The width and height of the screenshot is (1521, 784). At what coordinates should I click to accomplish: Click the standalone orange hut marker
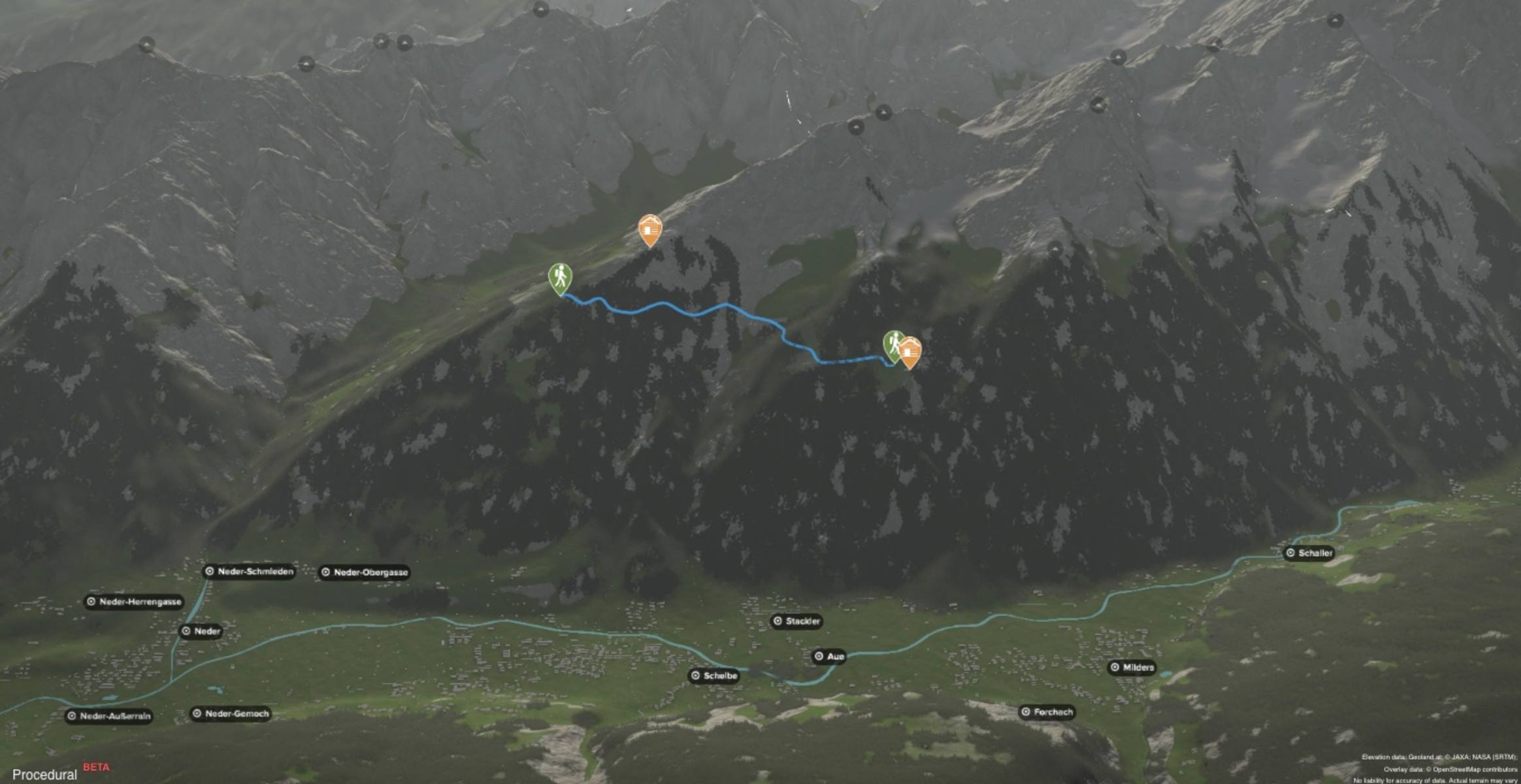coord(649,229)
